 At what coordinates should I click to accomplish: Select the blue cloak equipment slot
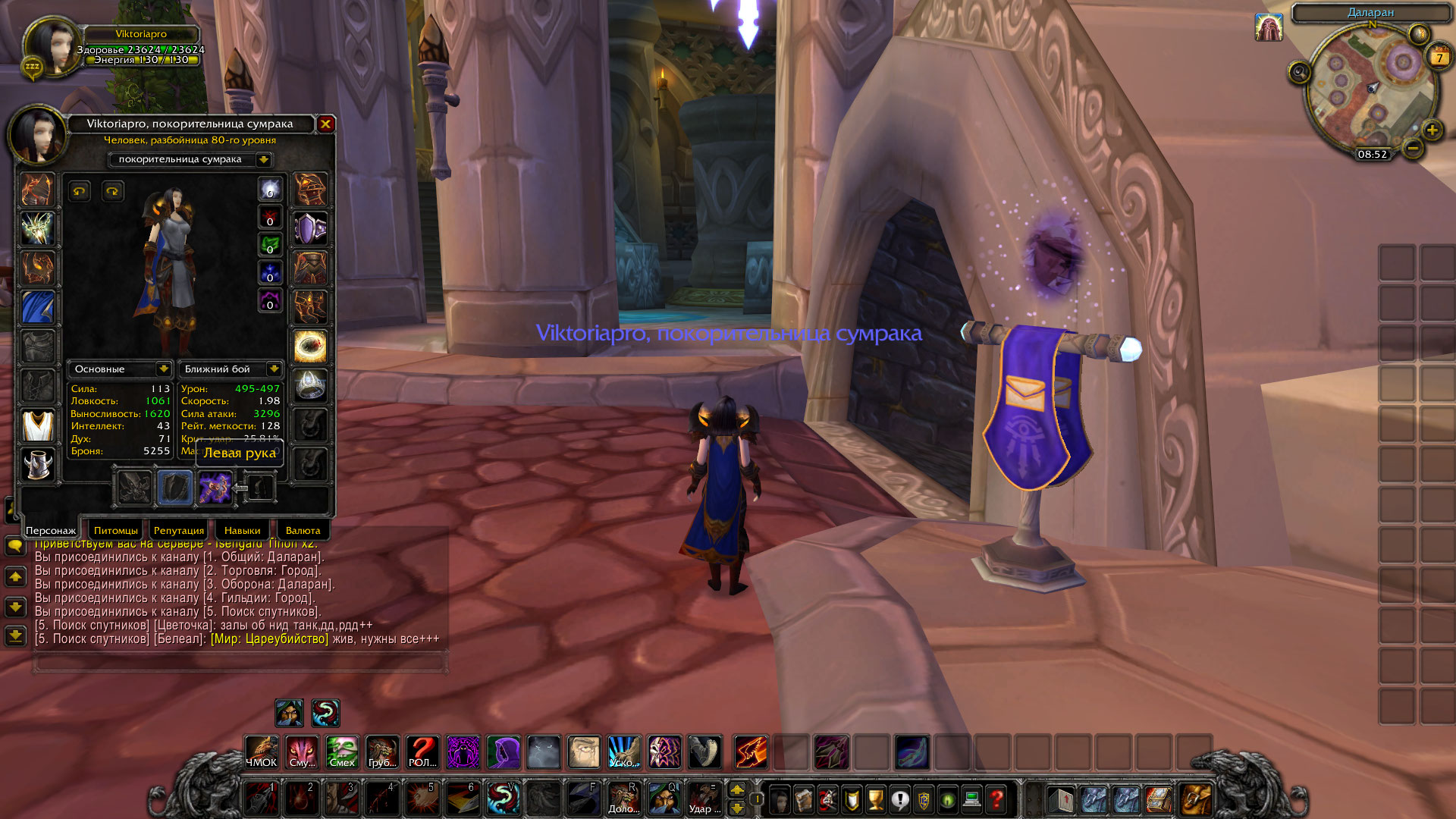click(x=38, y=307)
